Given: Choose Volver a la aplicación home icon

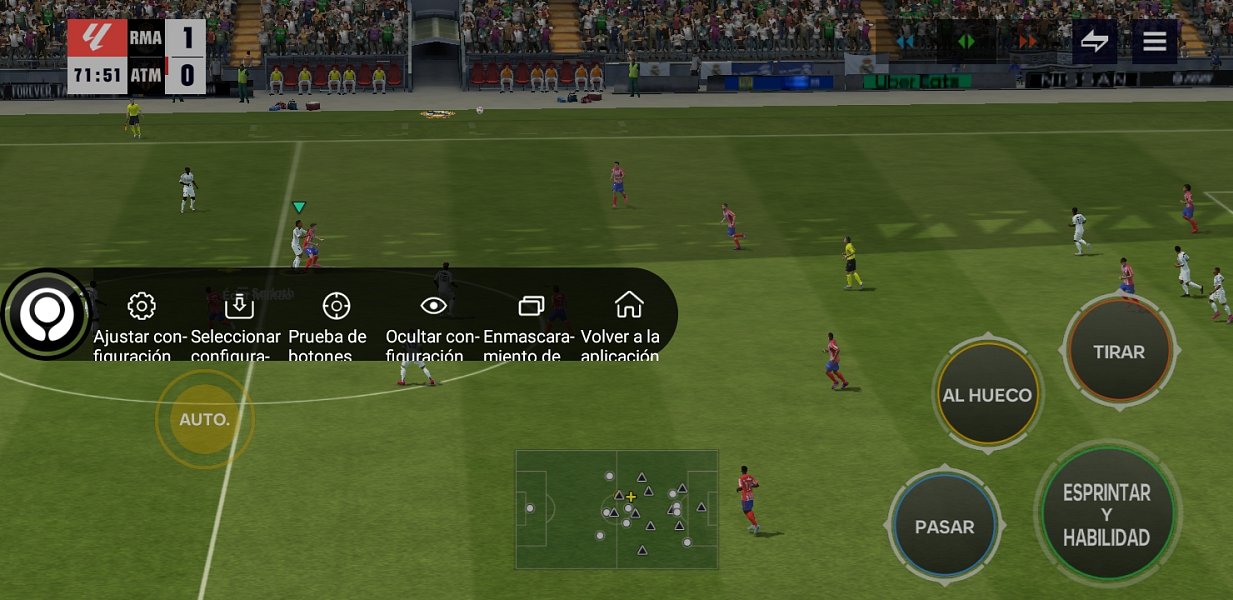Looking at the screenshot, I should point(629,320).
